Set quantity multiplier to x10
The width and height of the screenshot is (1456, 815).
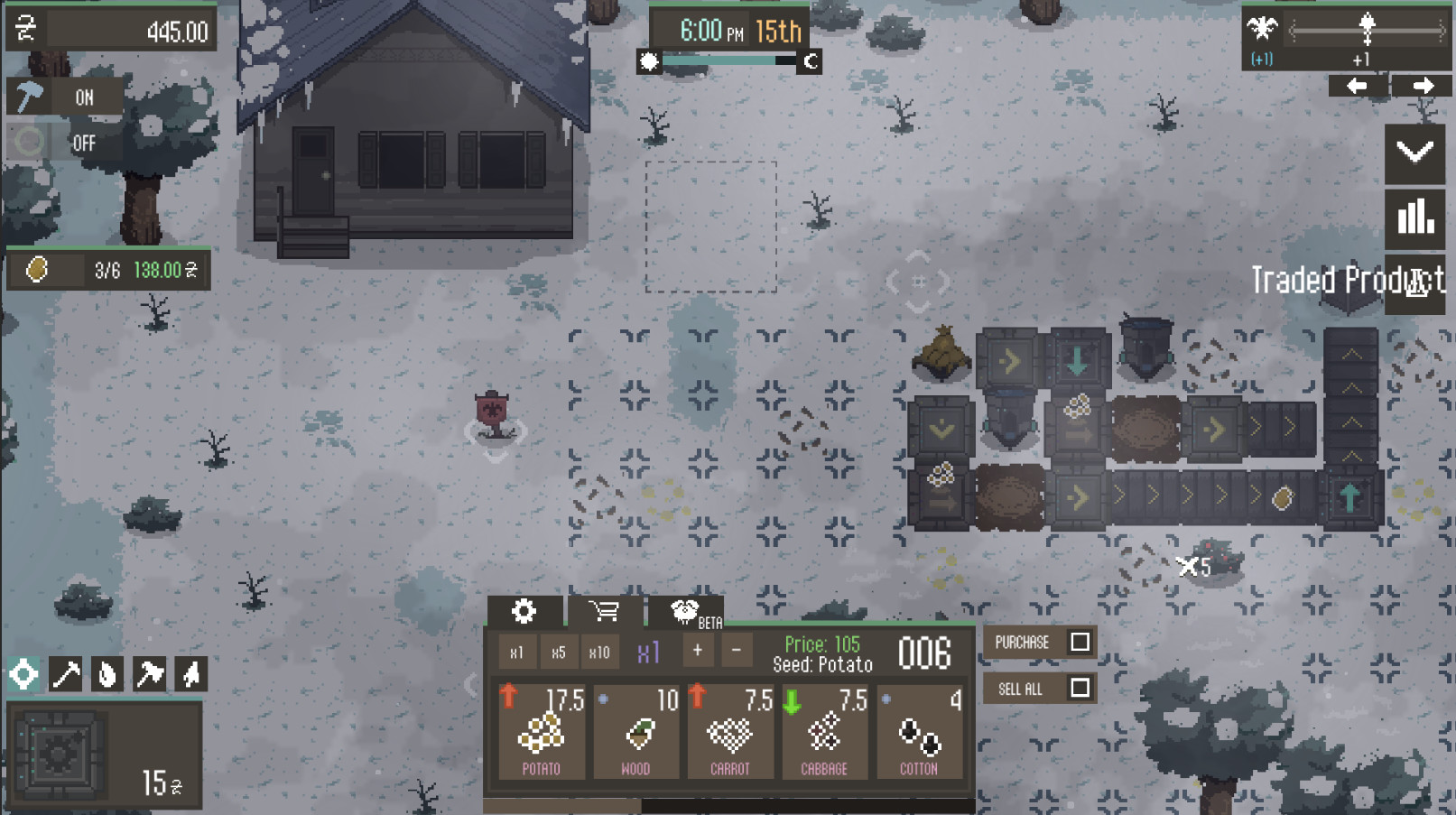[599, 653]
